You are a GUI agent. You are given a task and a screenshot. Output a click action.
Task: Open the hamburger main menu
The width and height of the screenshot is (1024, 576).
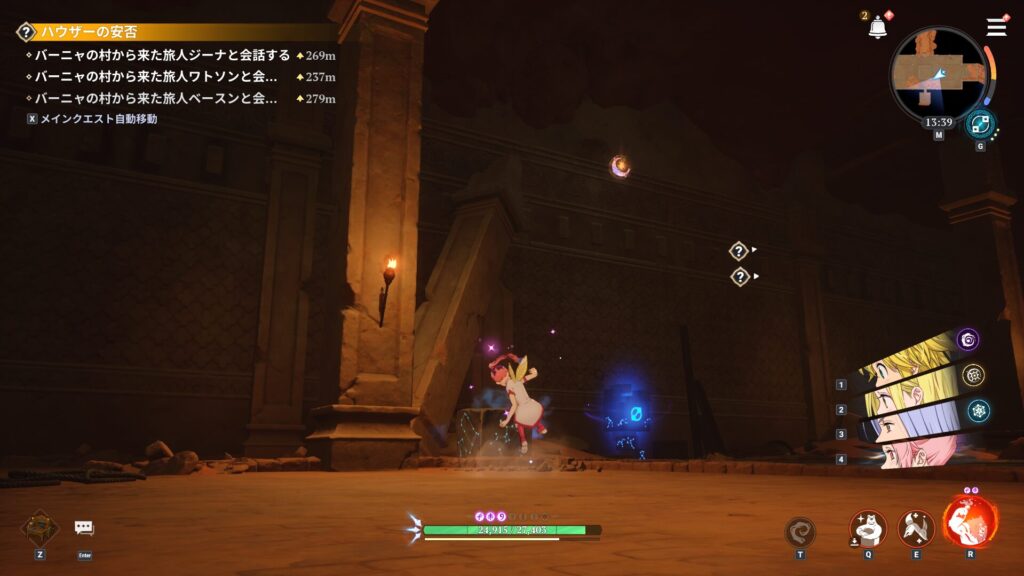click(x=996, y=27)
